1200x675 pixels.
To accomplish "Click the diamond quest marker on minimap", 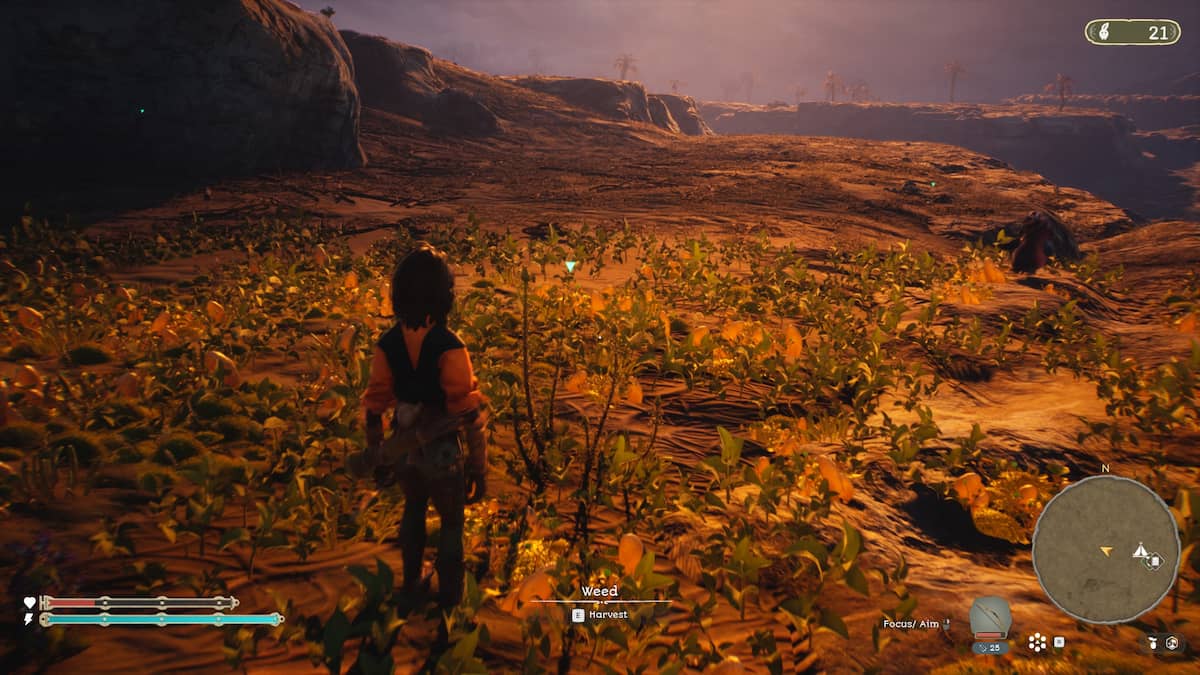I will point(1154,561).
